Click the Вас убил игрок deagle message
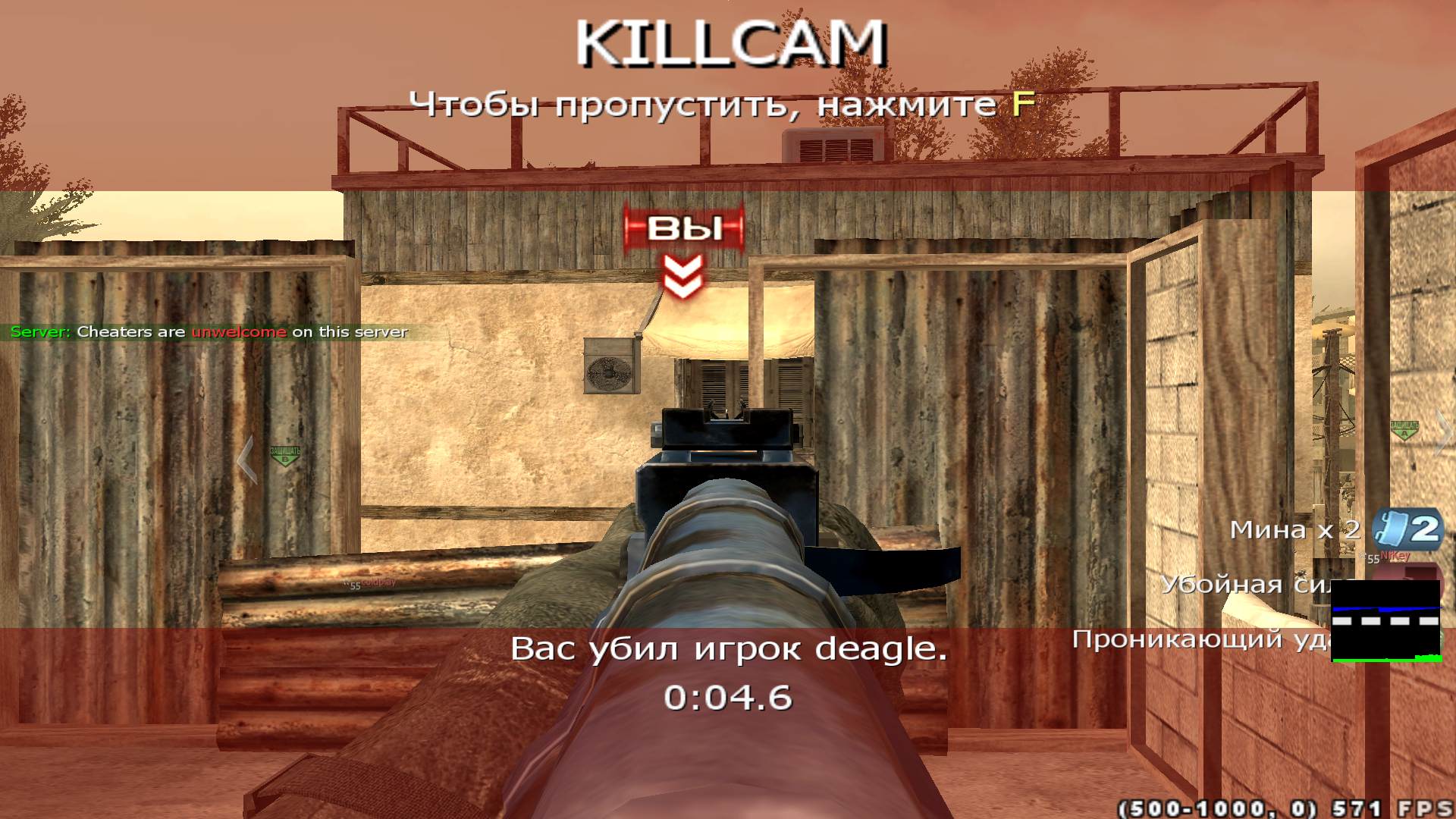This screenshot has width=1456, height=819. coord(730,648)
